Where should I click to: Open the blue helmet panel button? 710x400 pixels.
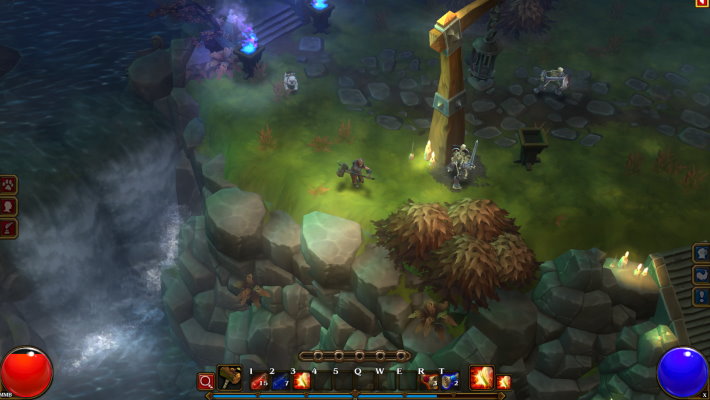(701, 253)
